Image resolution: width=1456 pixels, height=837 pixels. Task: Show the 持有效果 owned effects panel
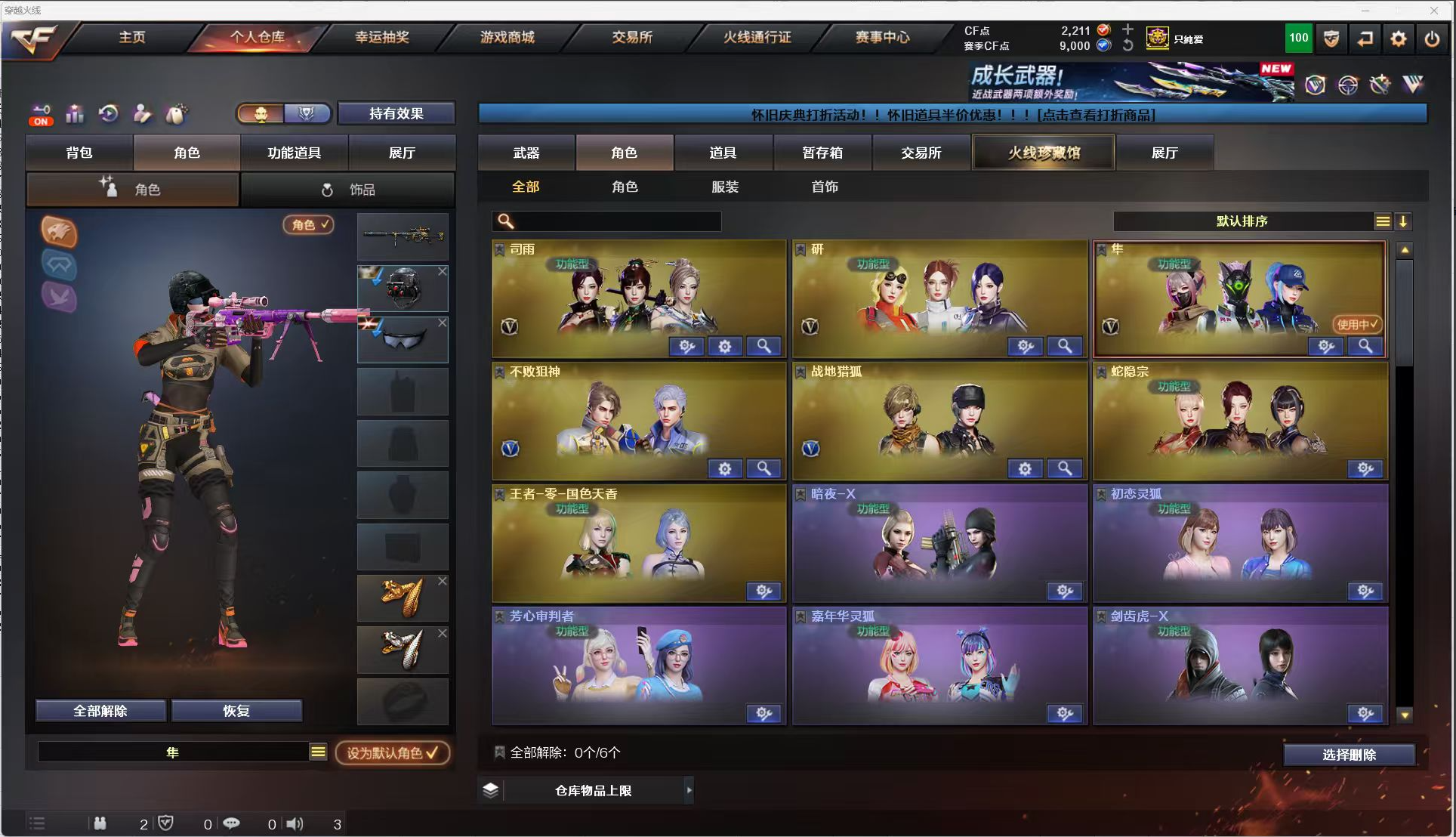(x=396, y=113)
